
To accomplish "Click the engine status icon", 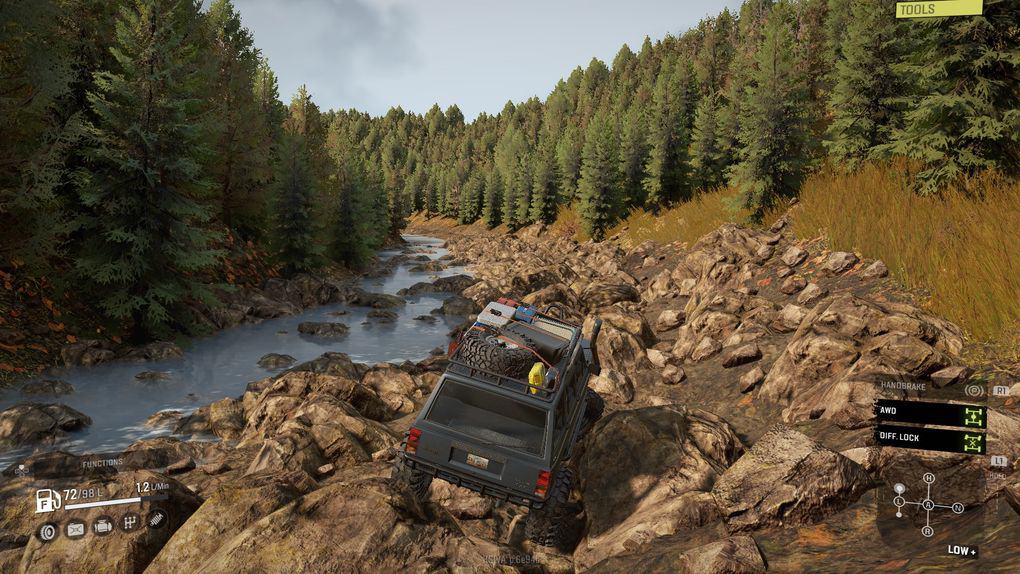I will pos(103,526).
